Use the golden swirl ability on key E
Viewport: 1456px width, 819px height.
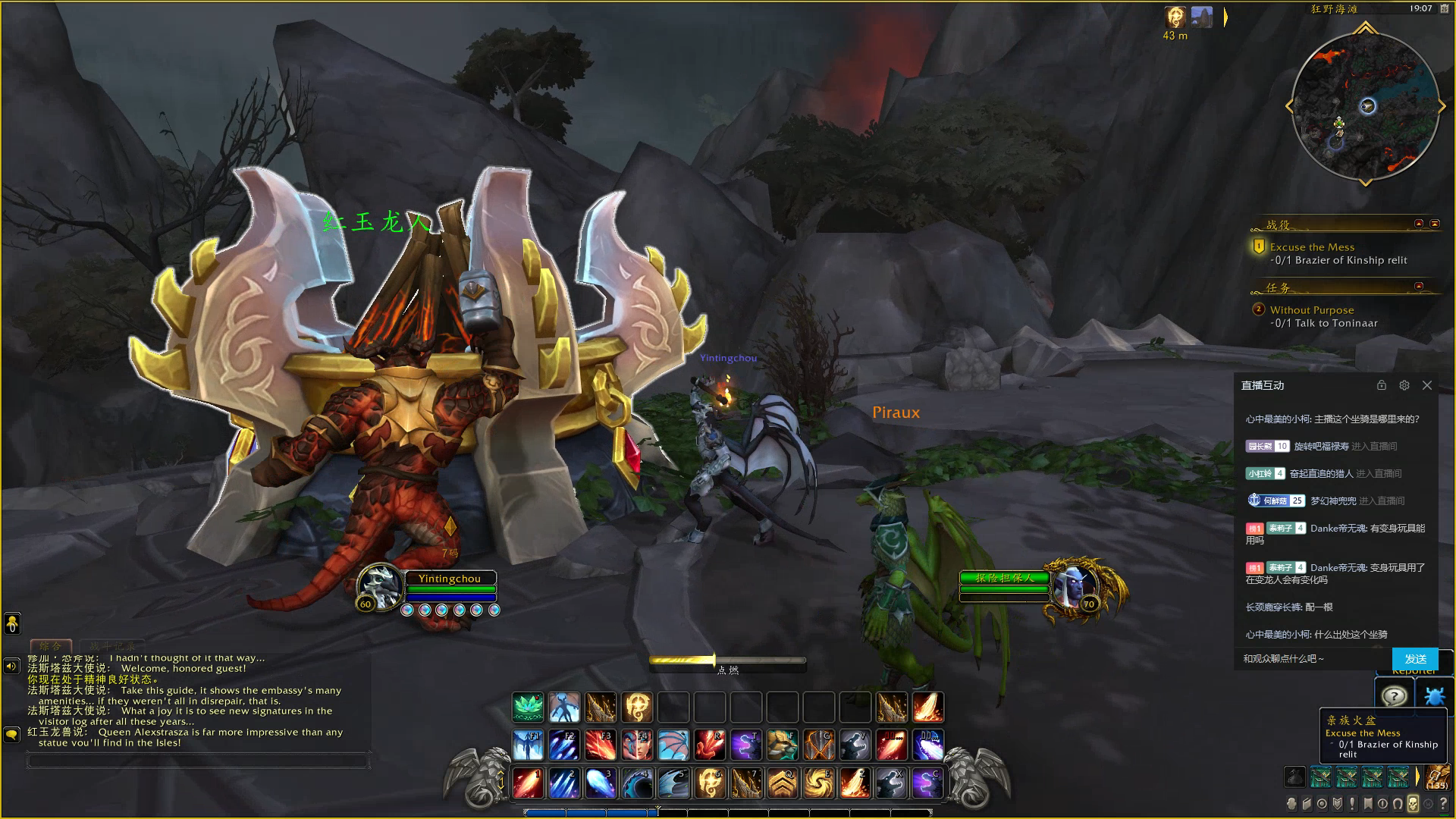pyautogui.click(x=819, y=783)
